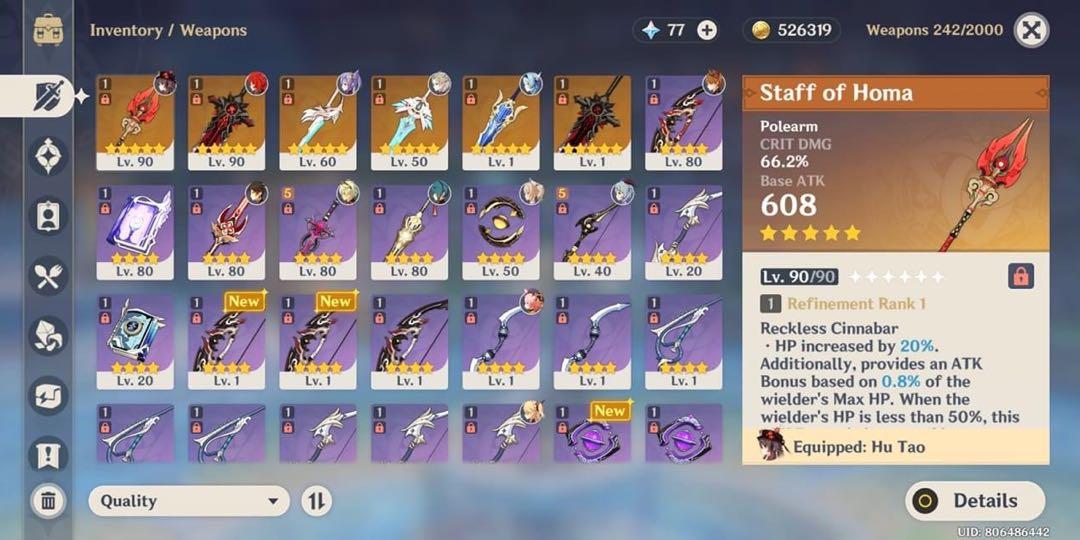1080x540 pixels.
Task: Switch to the Gadgets tab
Action: 48,396
